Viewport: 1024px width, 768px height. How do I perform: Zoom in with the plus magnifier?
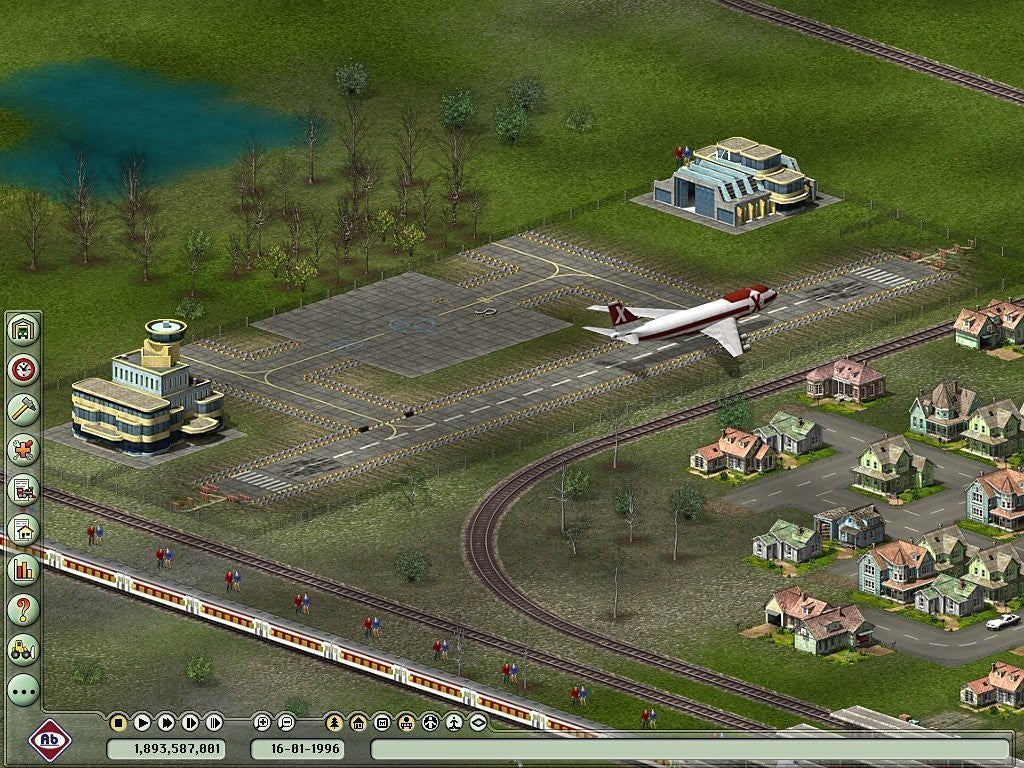point(262,722)
